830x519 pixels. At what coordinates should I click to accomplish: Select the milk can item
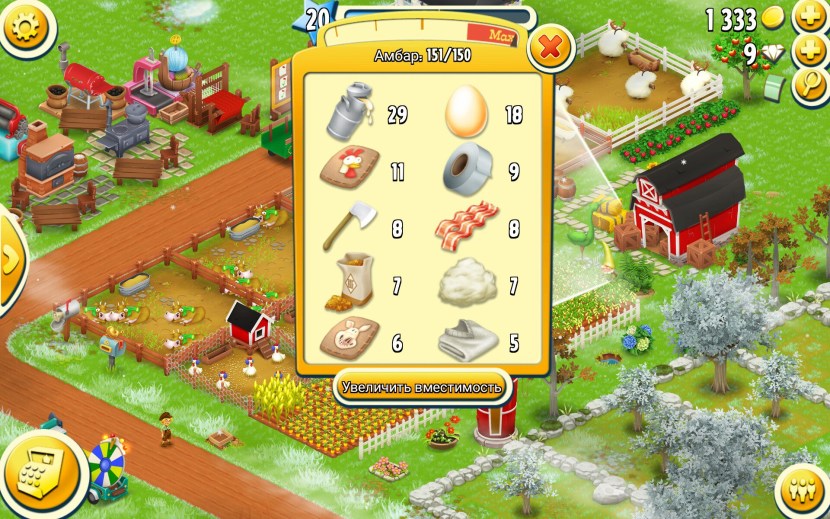point(348,112)
